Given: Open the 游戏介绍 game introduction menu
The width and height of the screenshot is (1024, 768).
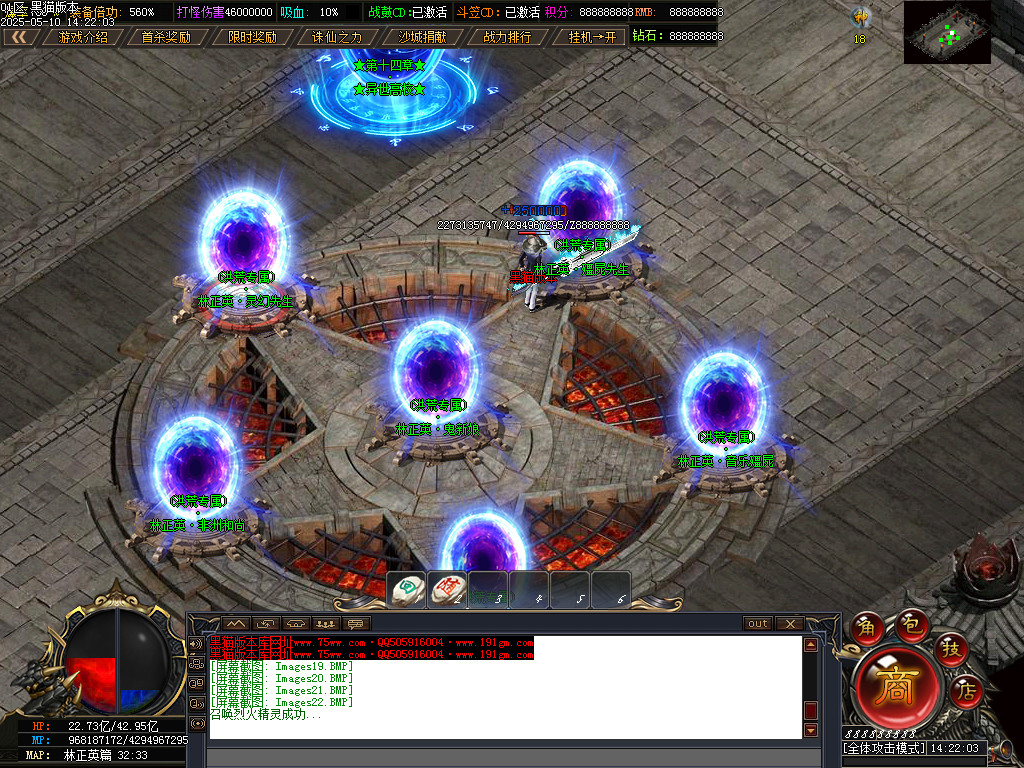Looking at the screenshot, I should [83, 37].
